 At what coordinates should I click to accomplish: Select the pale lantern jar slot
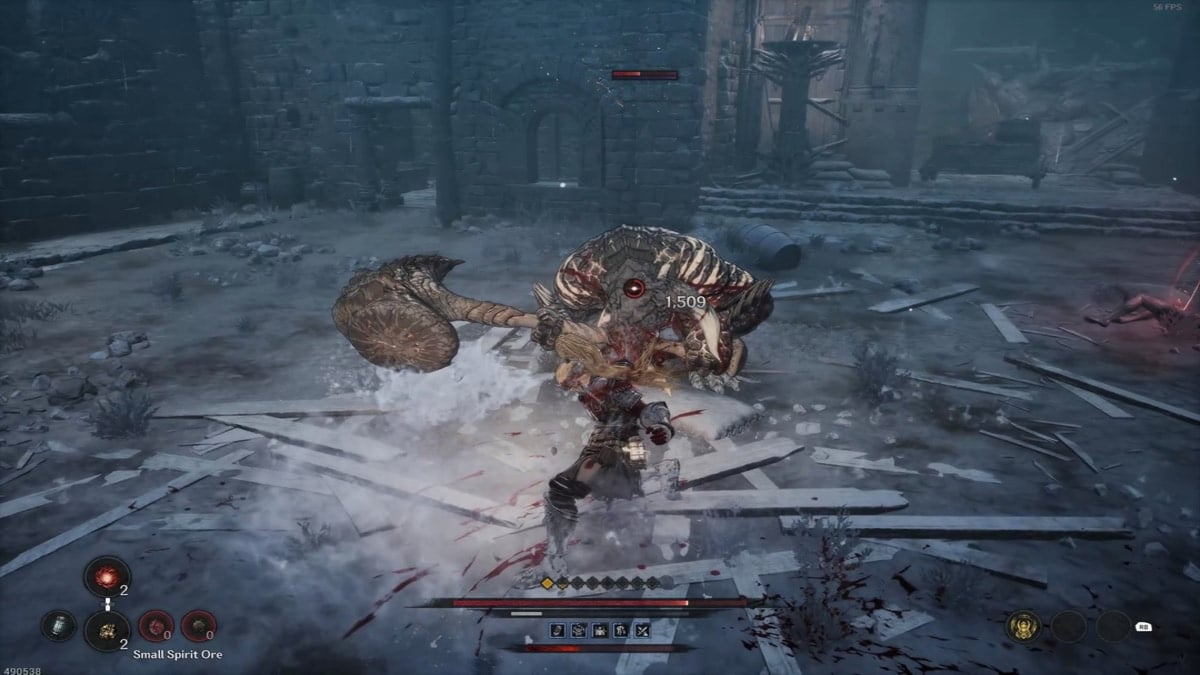[x=58, y=626]
